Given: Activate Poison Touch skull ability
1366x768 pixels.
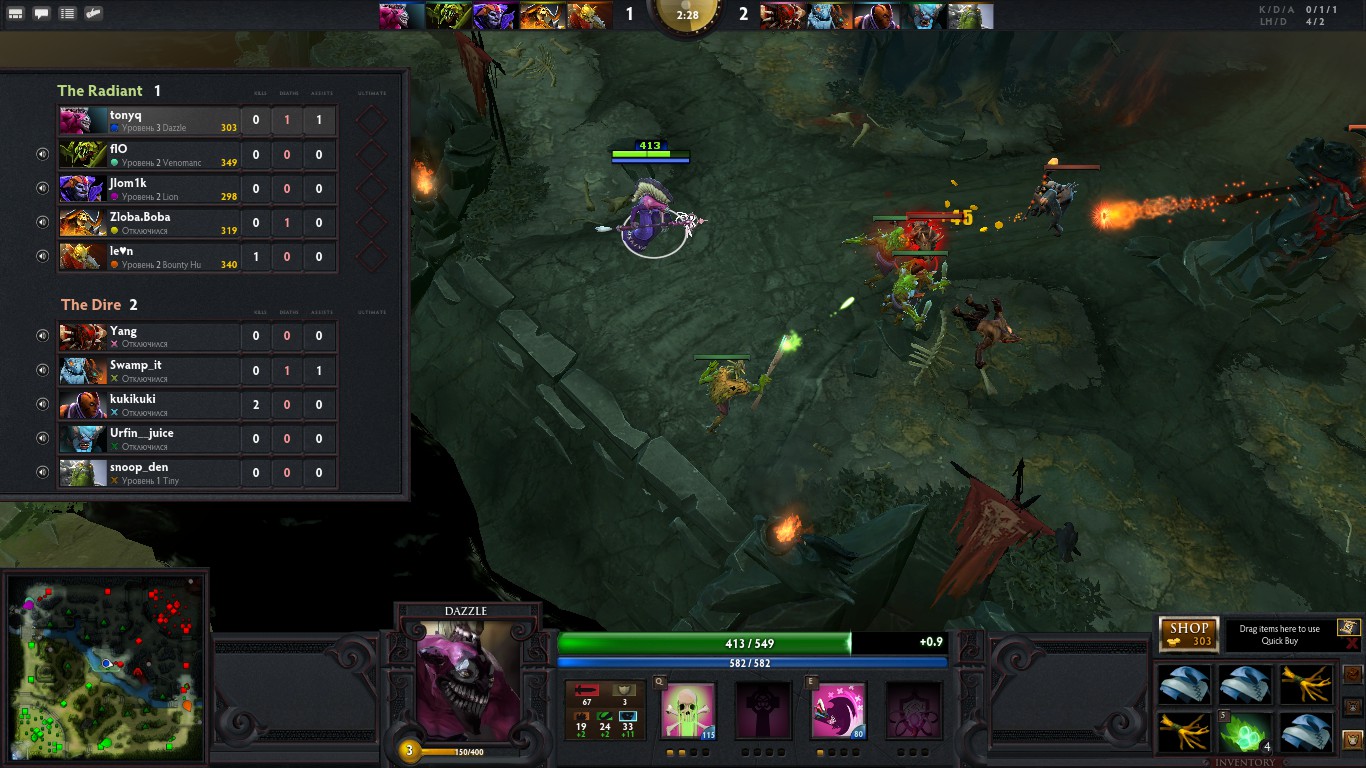Looking at the screenshot, I should [689, 711].
